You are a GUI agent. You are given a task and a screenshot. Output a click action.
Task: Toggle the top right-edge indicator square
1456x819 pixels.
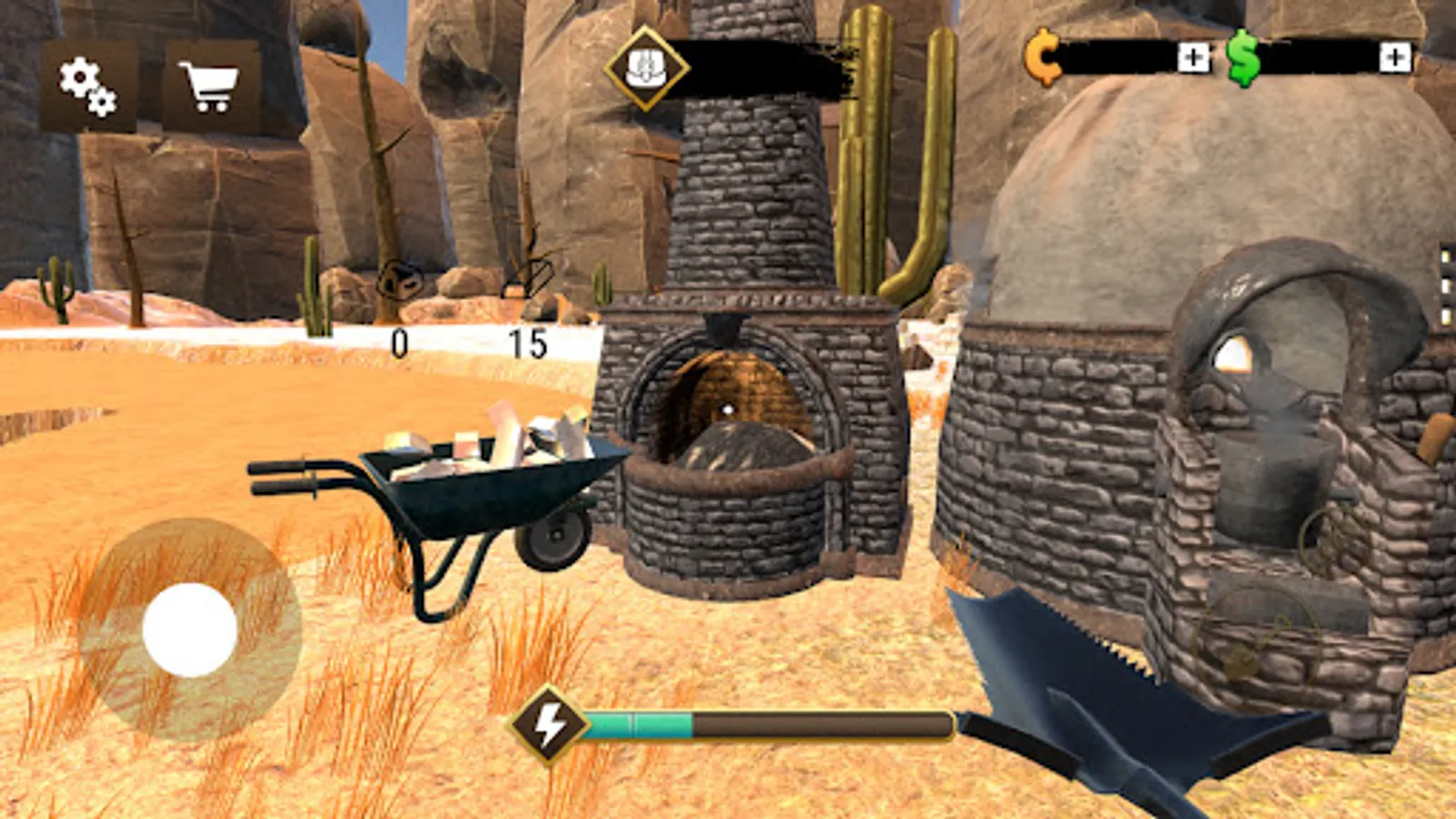click(x=1444, y=257)
